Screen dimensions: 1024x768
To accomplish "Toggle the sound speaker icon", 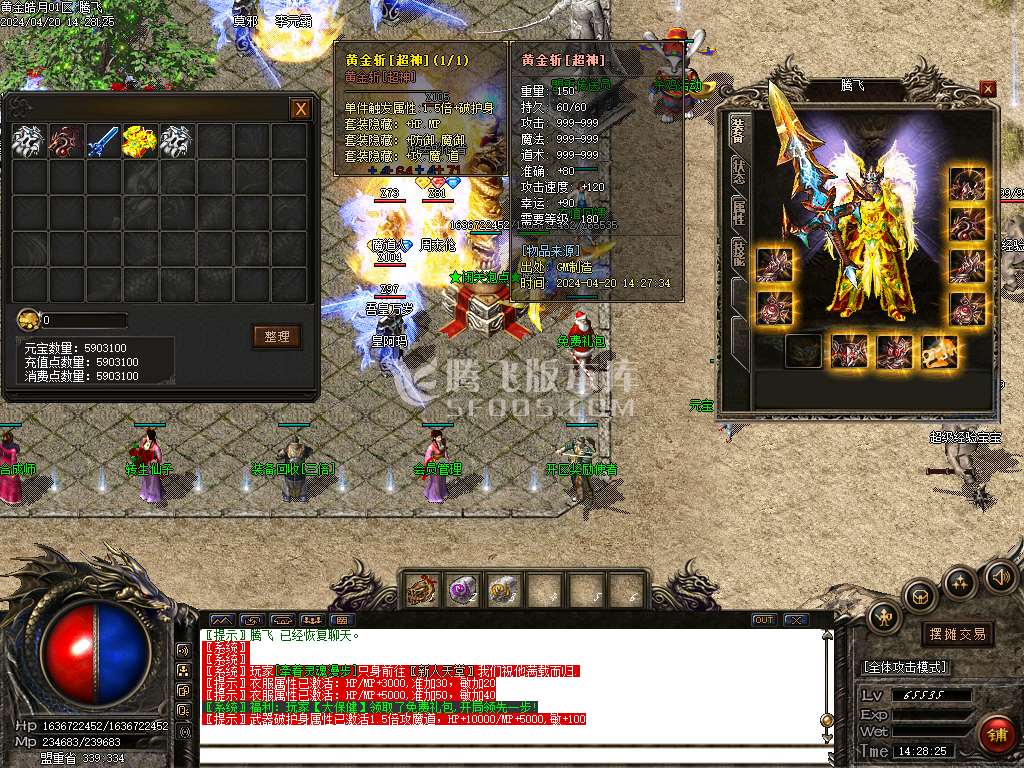I will (1001, 577).
